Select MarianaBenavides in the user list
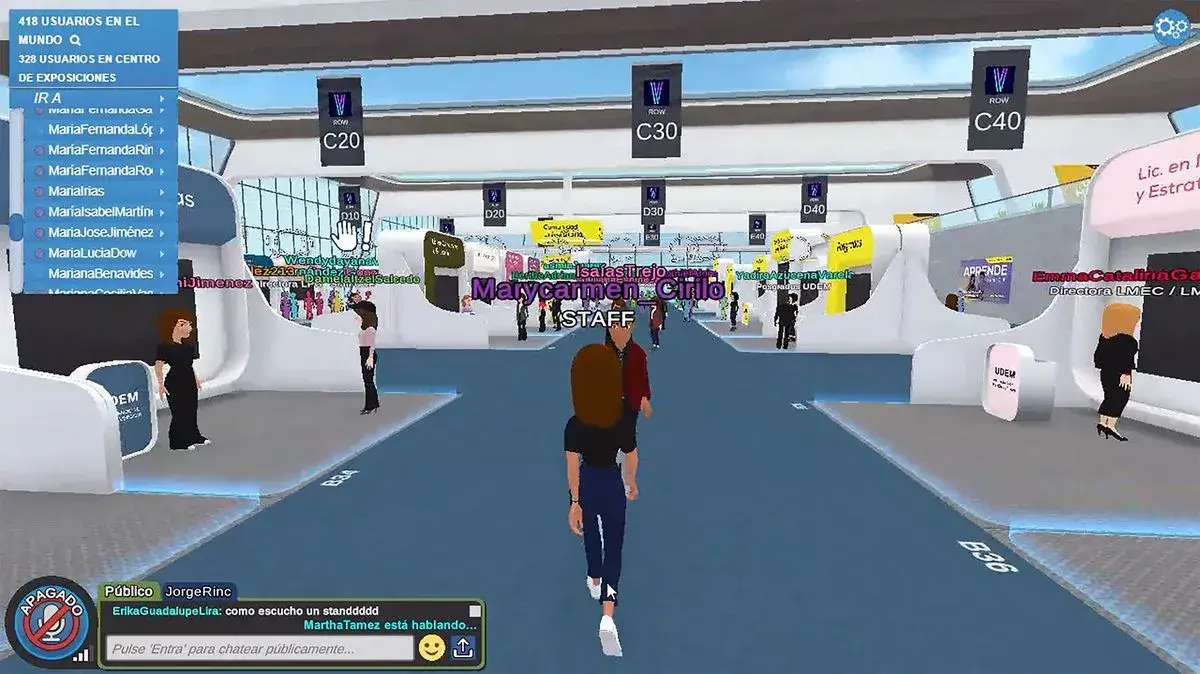 pyautogui.click(x=100, y=273)
